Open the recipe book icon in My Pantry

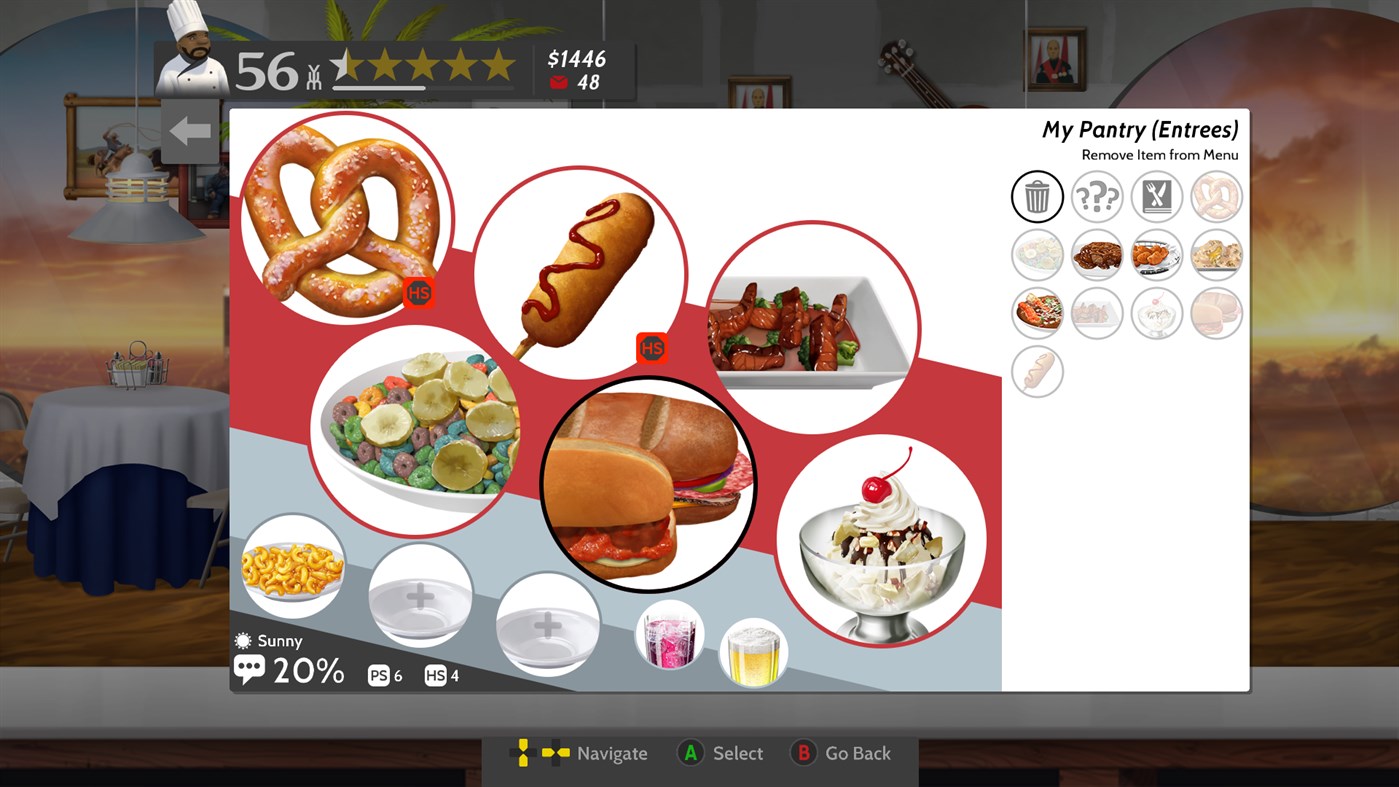pos(1157,196)
